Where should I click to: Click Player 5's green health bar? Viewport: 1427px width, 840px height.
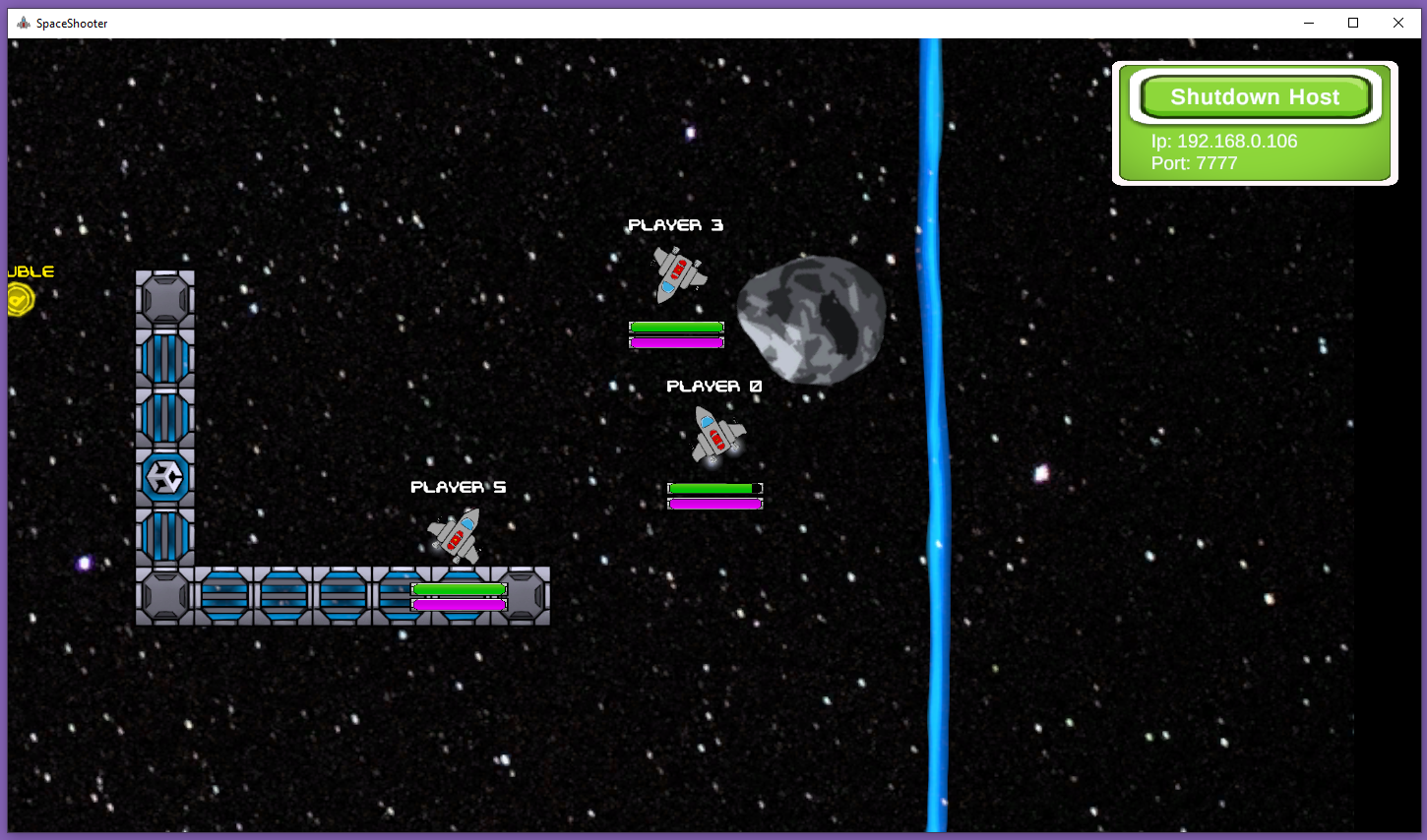tap(458, 587)
